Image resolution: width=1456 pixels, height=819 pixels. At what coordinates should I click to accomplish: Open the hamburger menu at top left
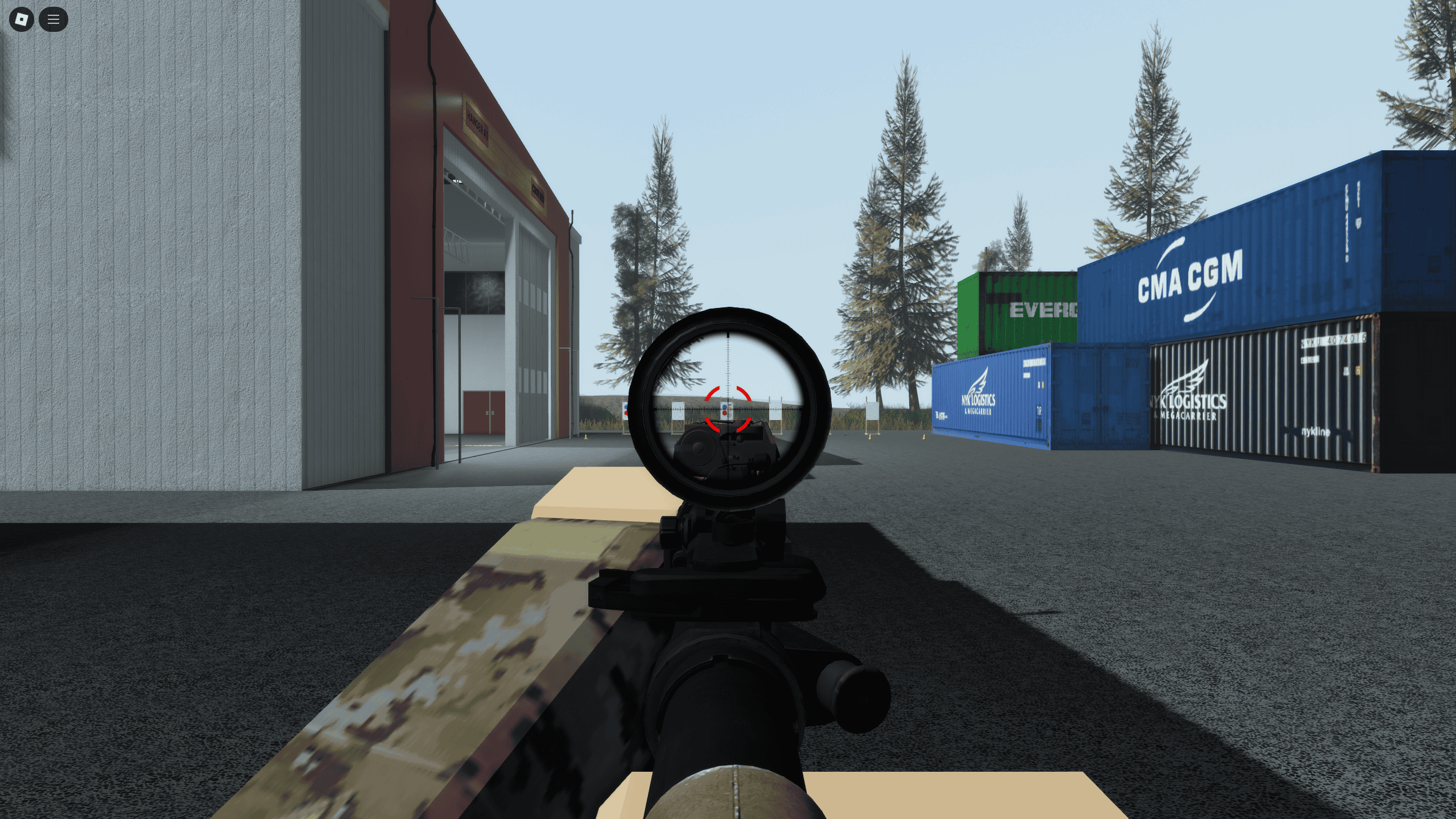click(53, 19)
